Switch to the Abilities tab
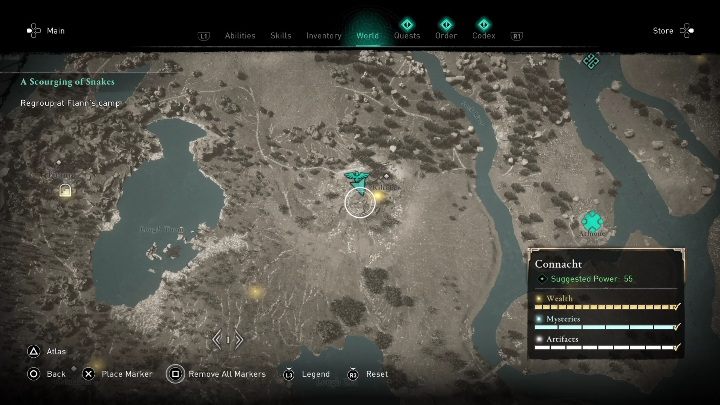720x405 pixels. pos(240,35)
